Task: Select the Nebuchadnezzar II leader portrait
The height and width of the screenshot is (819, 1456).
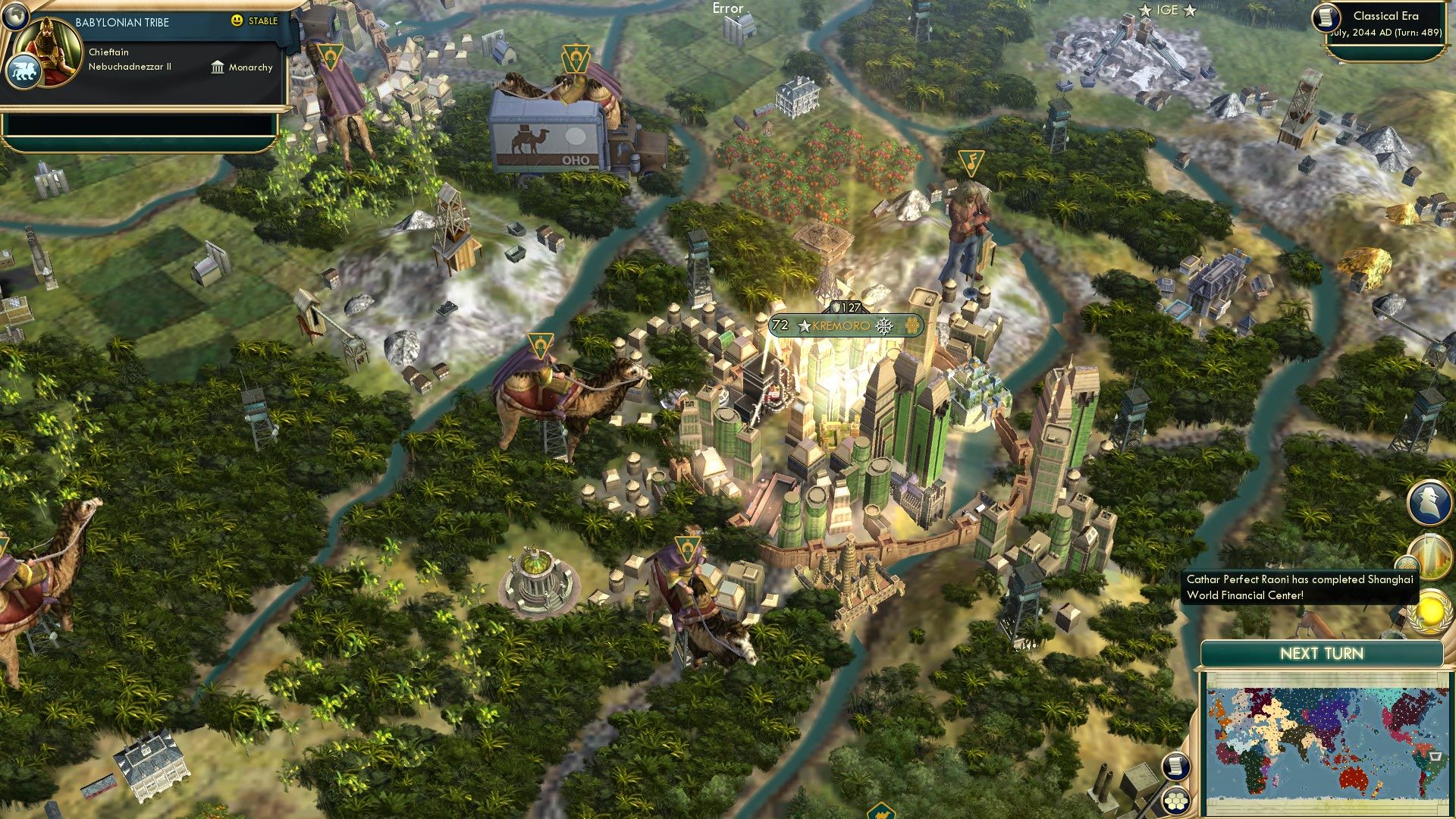Action: (49, 51)
